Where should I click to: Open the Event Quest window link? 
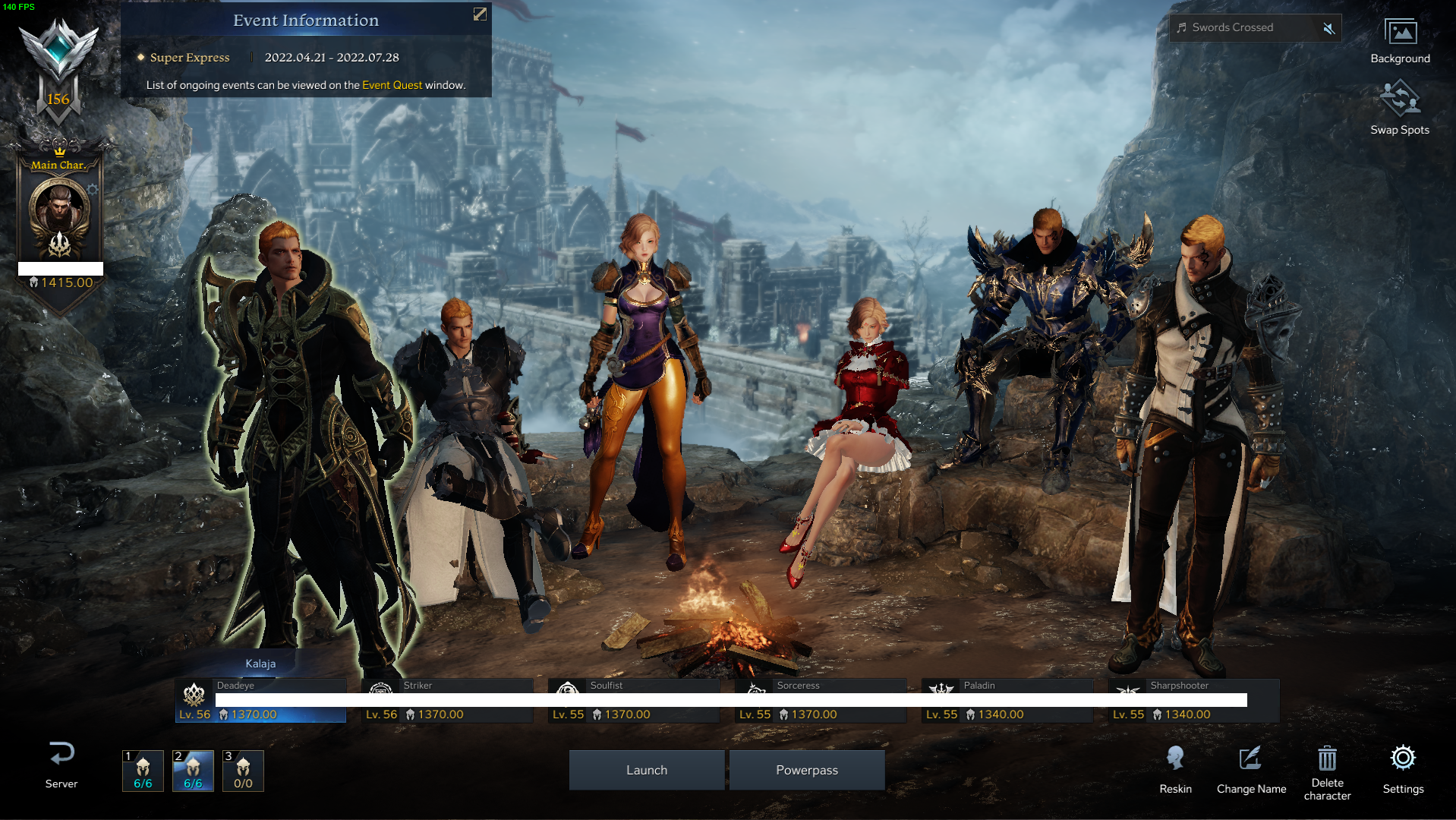click(x=392, y=85)
